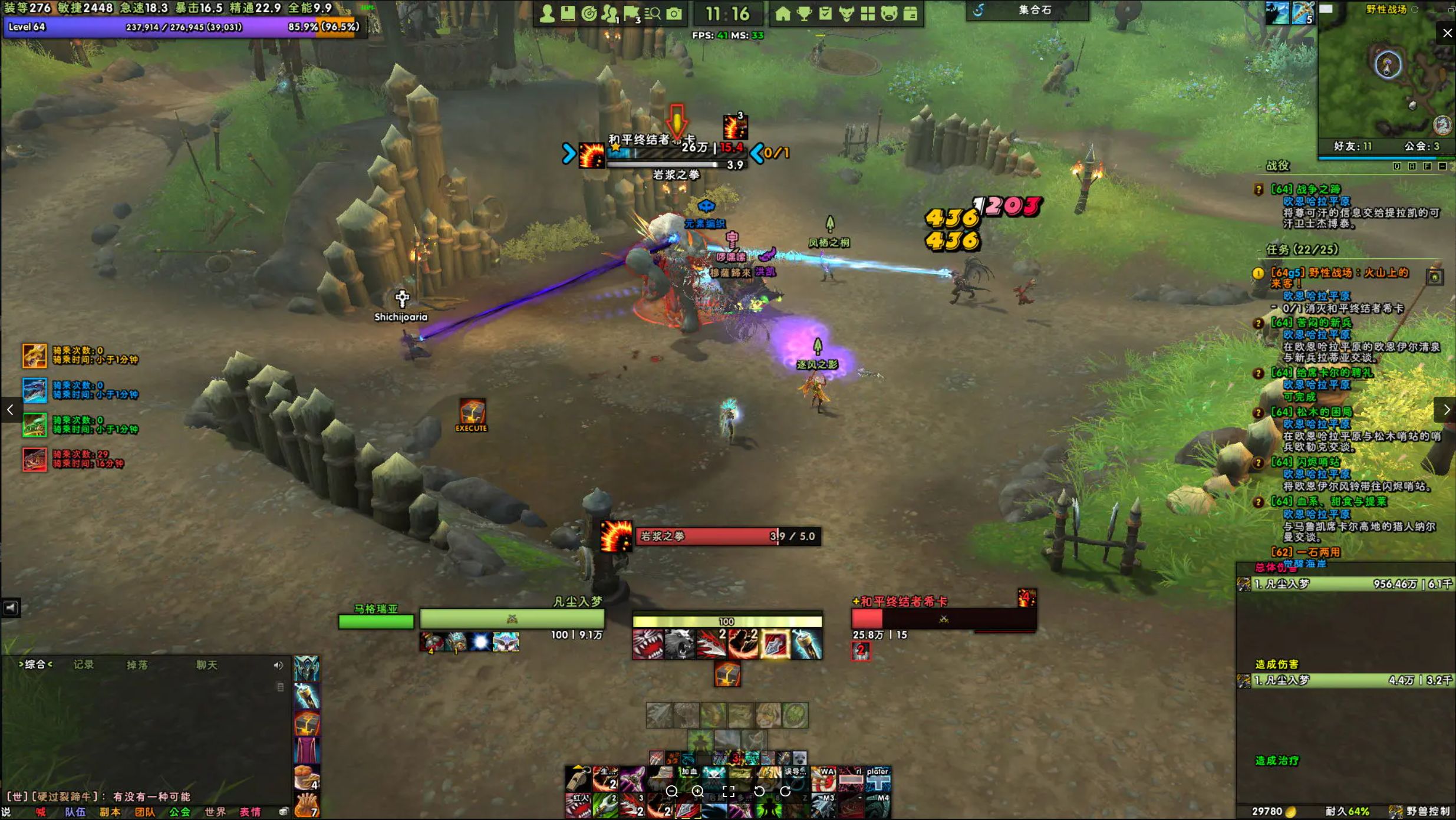Click the house icon in the top bar

click(x=783, y=14)
